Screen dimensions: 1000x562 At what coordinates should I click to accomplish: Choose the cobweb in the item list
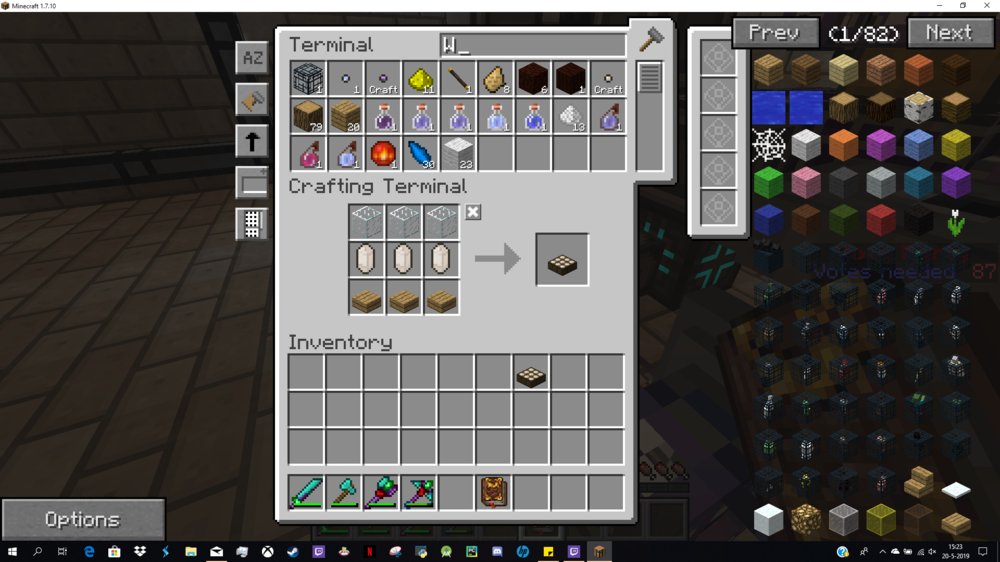[x=768, y=146]
